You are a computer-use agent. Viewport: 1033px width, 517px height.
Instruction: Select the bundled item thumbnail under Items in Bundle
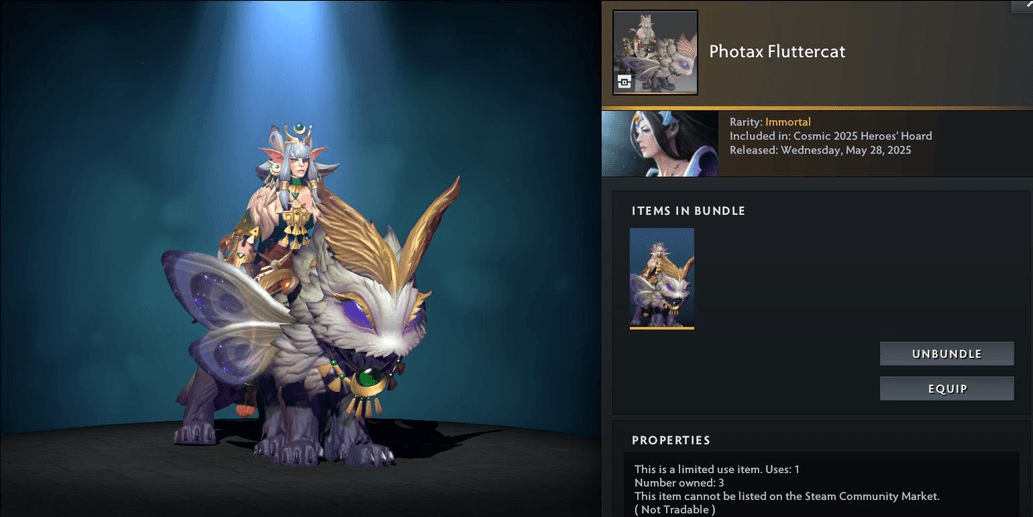click(x=662, y=277)
